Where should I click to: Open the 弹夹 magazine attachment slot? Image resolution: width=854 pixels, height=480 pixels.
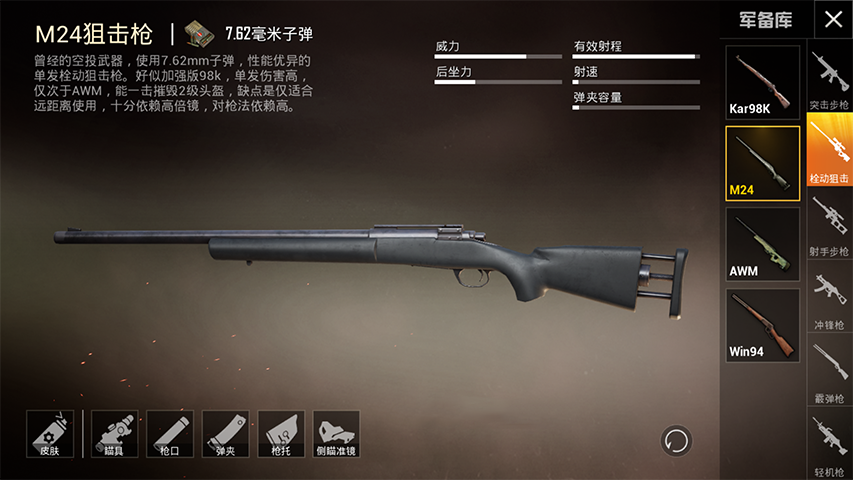[x=226, y=434]
